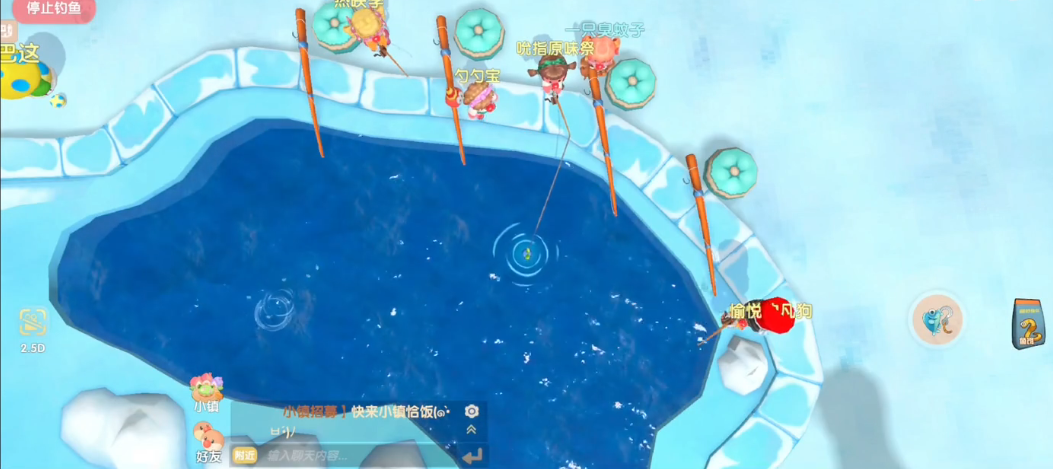Toggle the 2.5D camera view
Viewport: 1053px width, 469px height.
(x=33, y=326)
